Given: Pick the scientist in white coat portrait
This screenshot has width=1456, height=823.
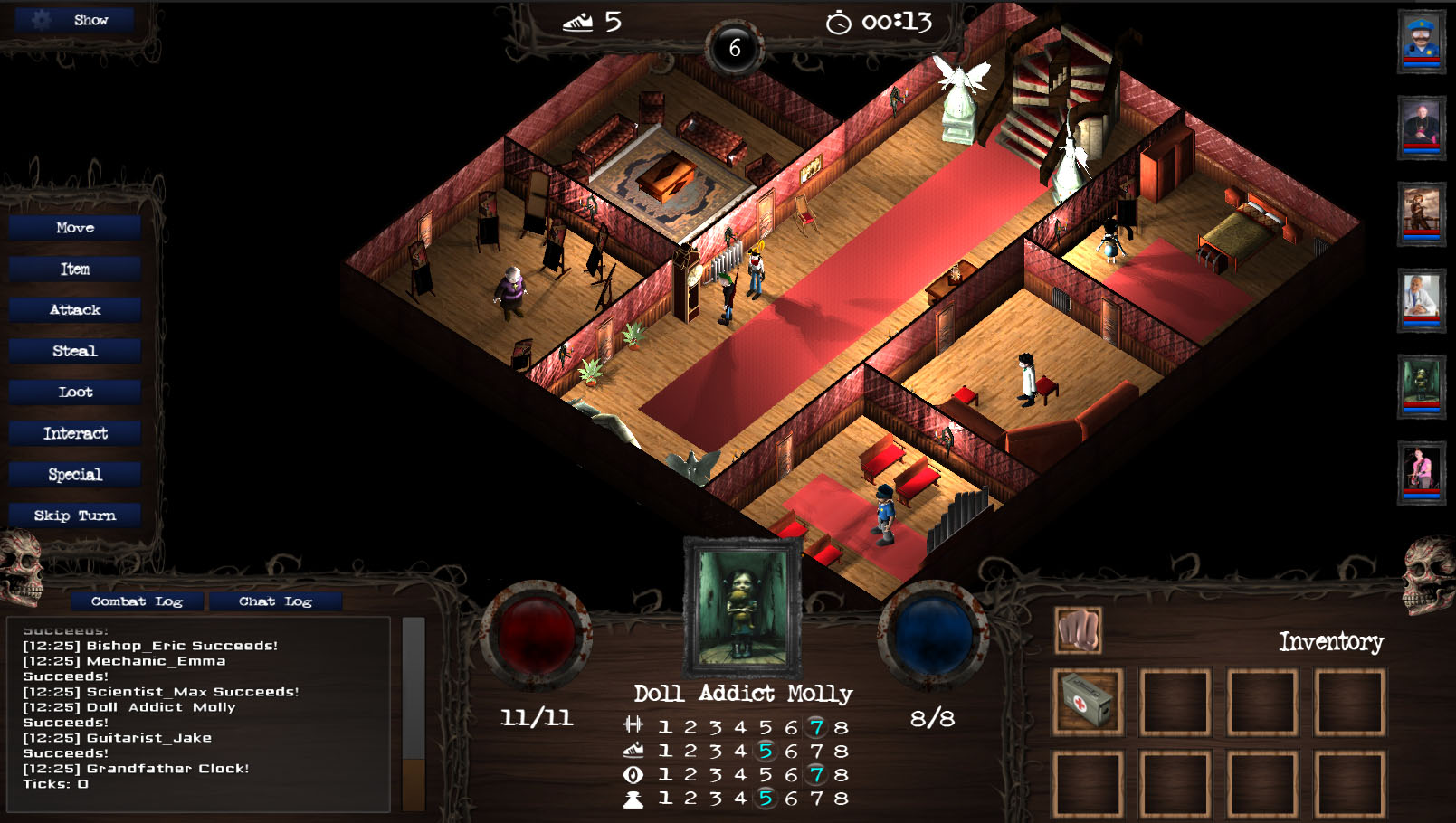Looking at the screenshot, I should [1422, 300].
